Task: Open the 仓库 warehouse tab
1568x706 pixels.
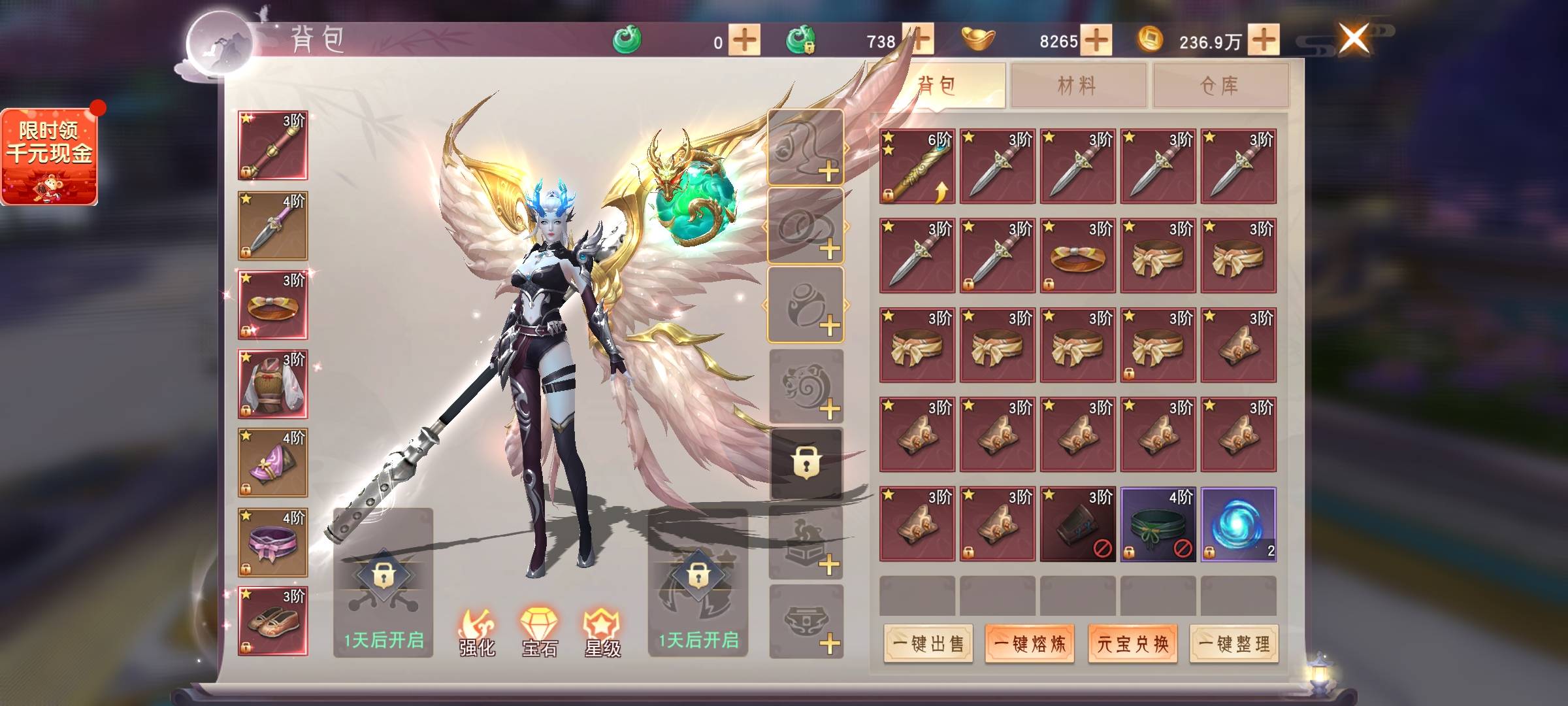Action: (1220, 85)
